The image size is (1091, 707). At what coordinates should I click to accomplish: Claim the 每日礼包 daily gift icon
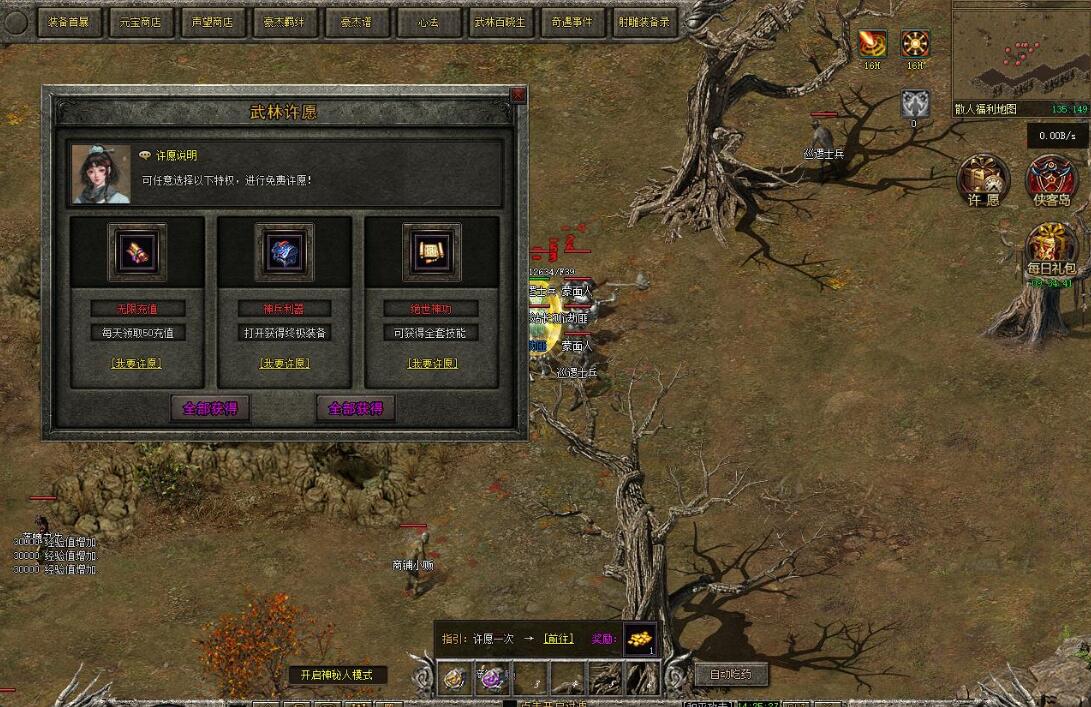pos(1051,250)
